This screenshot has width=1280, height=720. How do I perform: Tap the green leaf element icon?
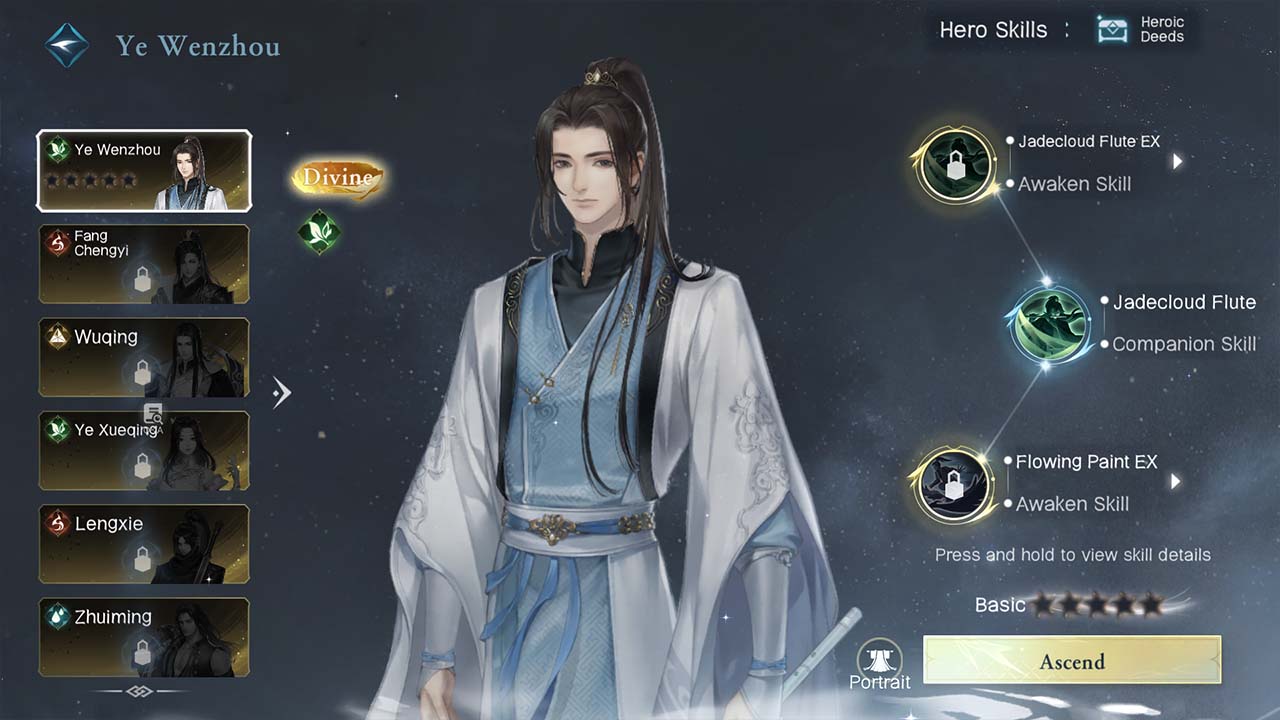[x=319, y=232]
